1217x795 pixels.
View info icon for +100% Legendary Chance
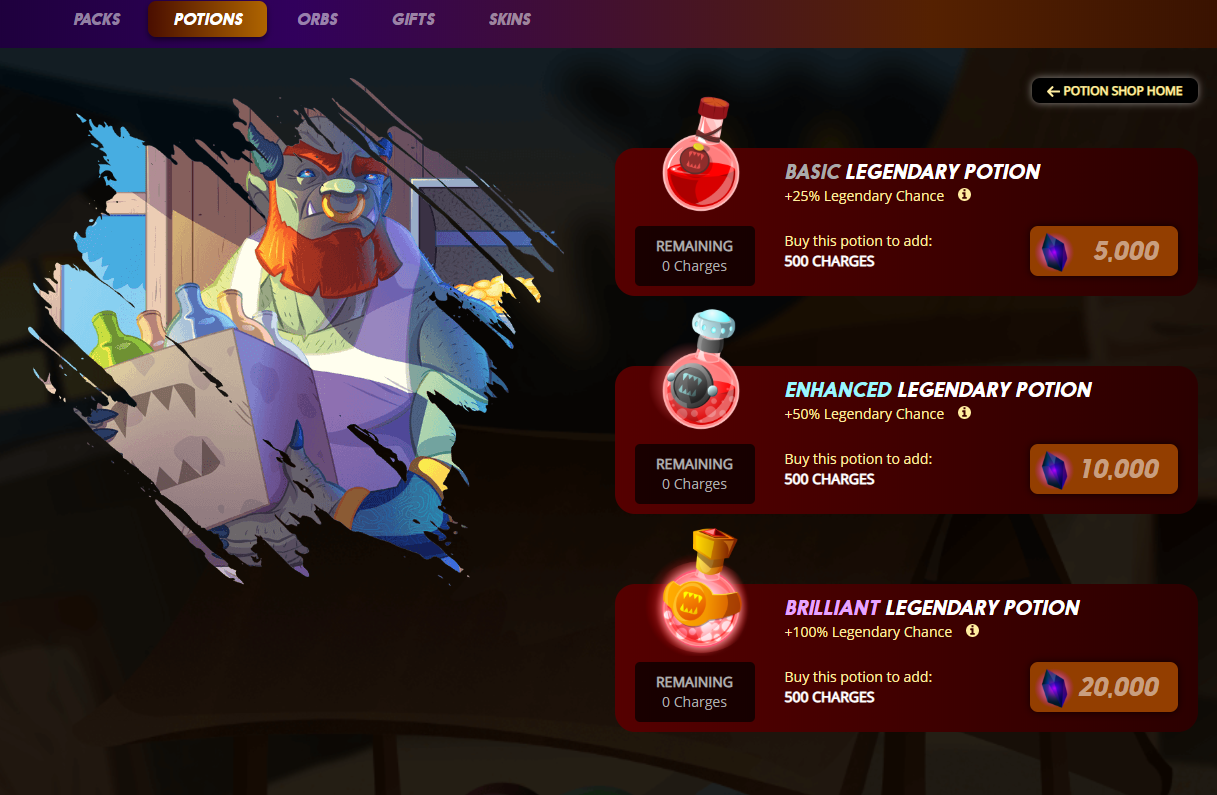(973, 631)
